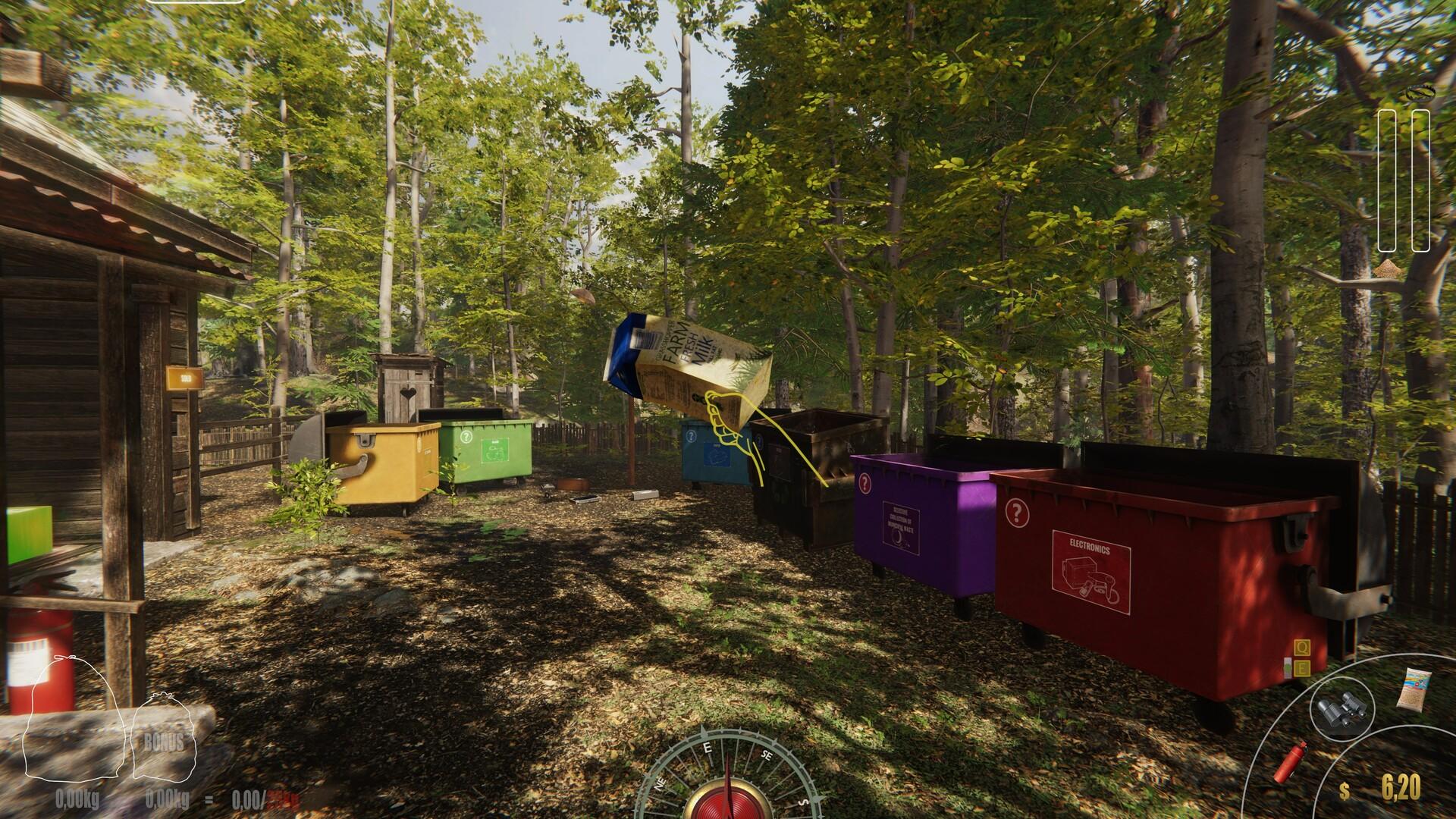Click the left vertical gauge bar at top right

pos(1388,179)
